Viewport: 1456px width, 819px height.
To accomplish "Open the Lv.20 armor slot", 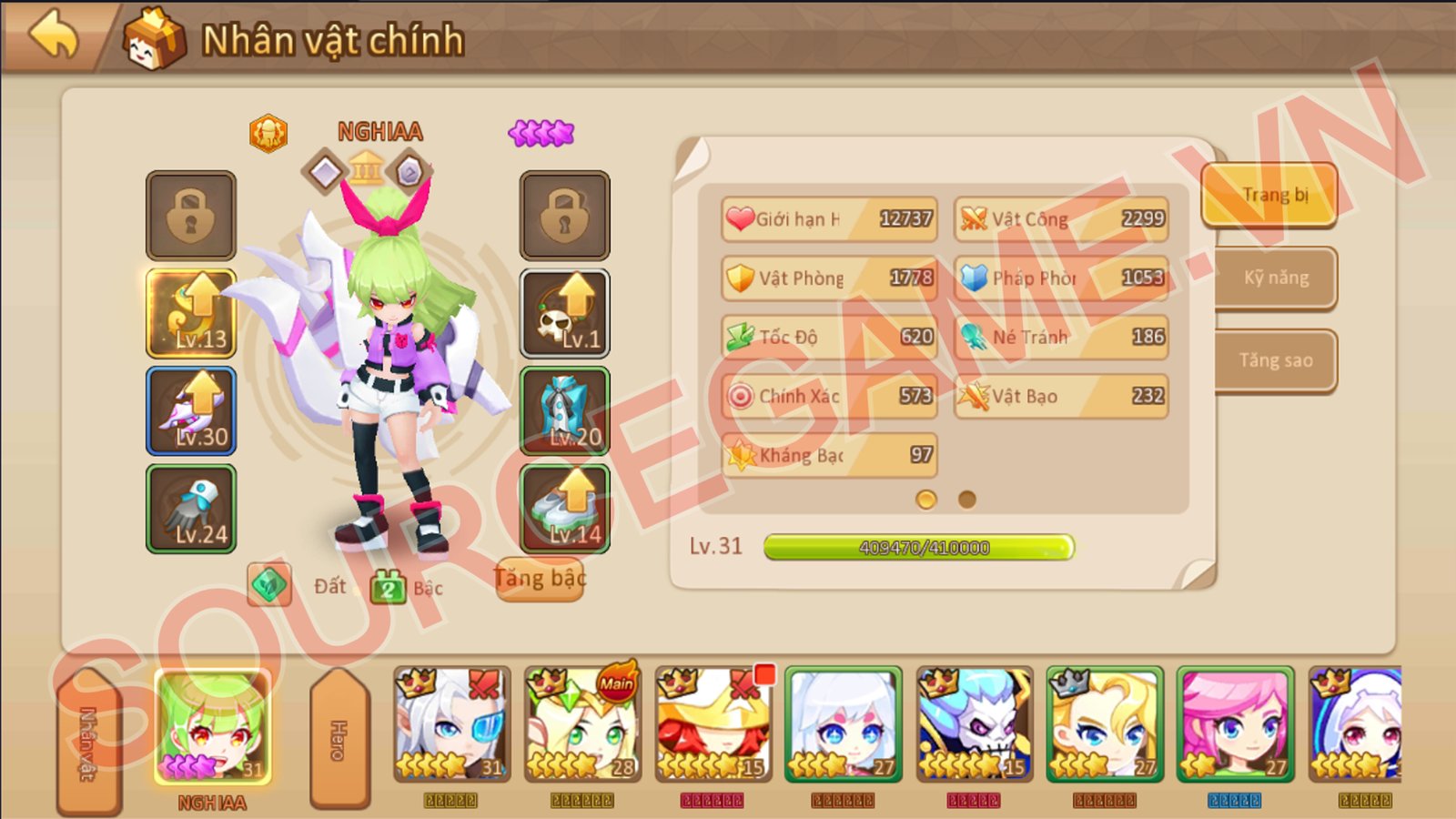I will click(x=564, y=411).
